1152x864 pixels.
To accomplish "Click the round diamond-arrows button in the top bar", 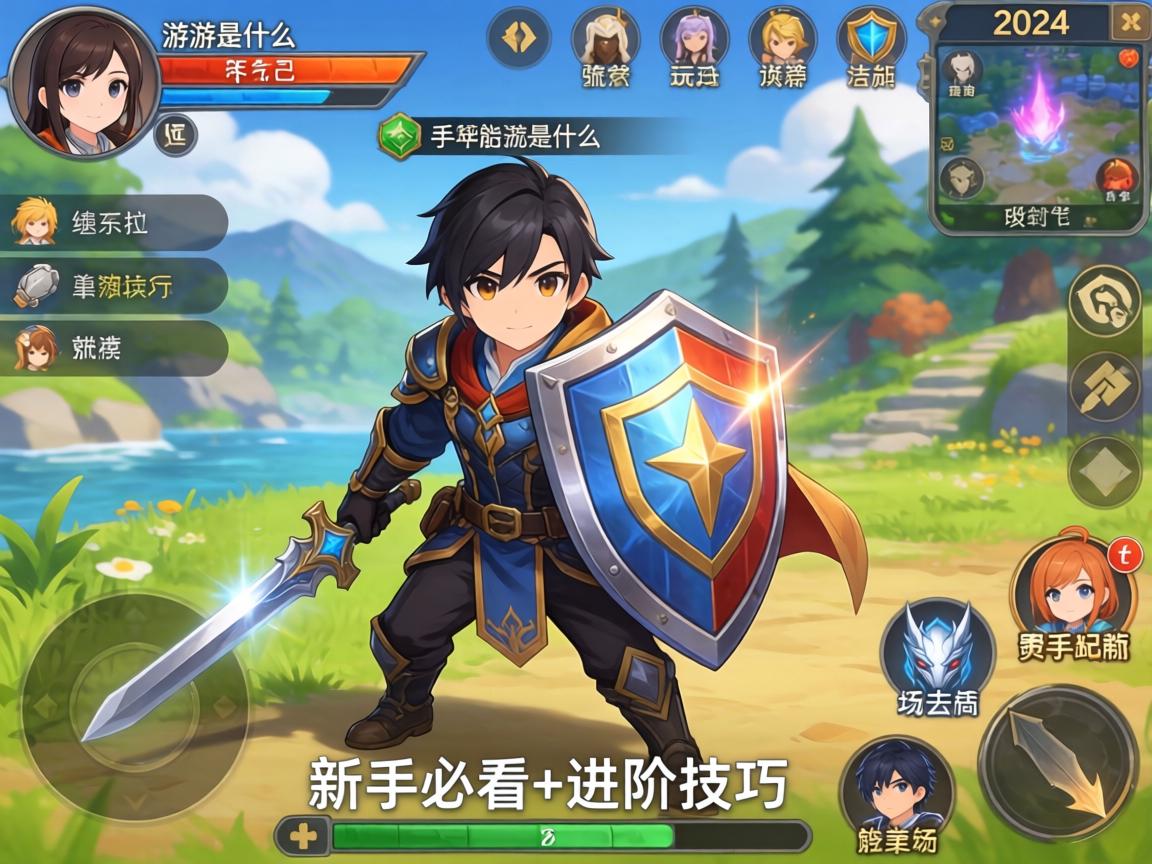I will click(x=519, y=38).
